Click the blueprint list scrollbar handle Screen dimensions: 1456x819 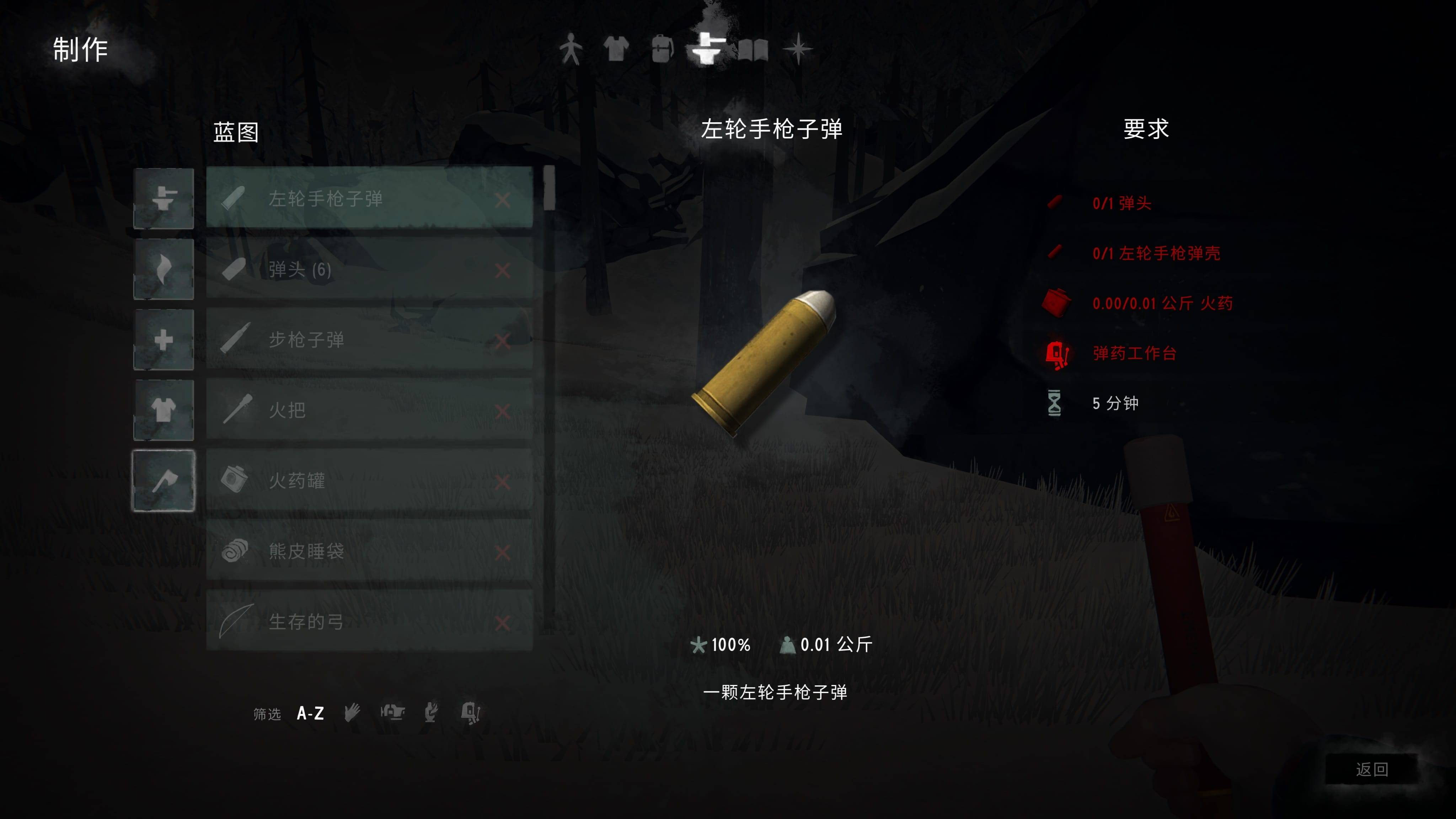pos(549,188)
